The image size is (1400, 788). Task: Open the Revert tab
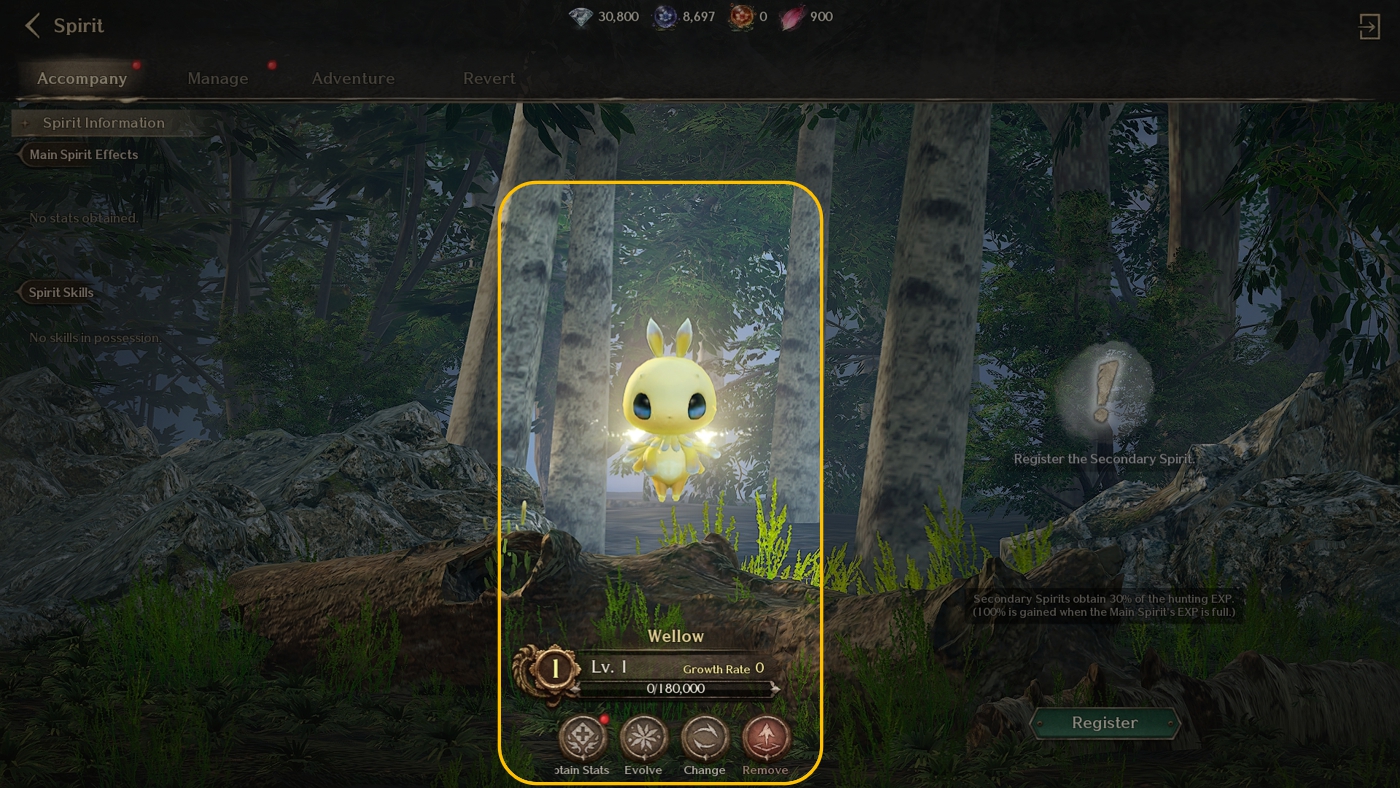click(x=489, y=78)
